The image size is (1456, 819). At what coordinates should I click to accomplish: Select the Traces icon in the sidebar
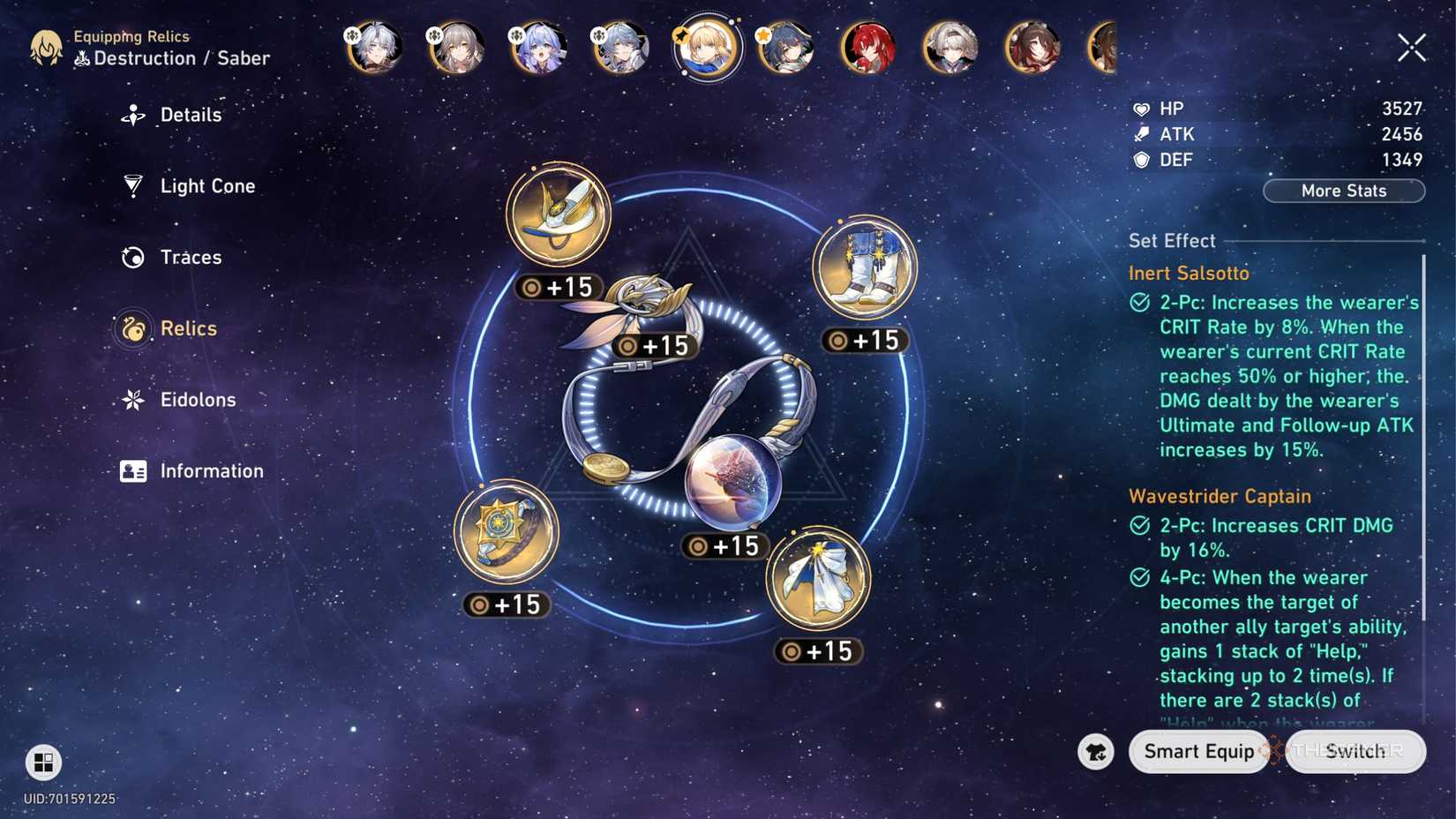click(132, 257)
